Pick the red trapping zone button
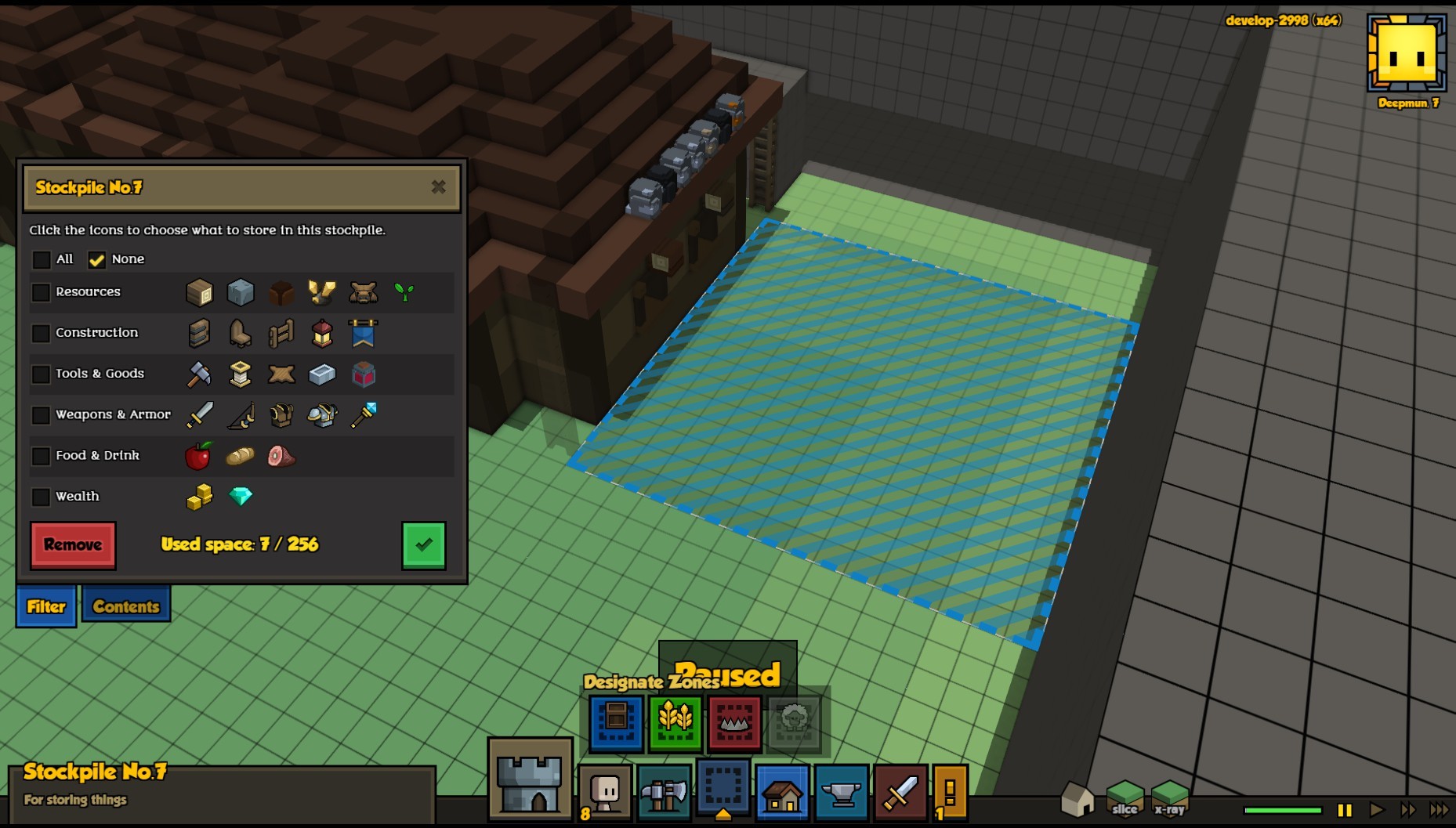Screen dimensions: 1456x828 click(734, 721)
